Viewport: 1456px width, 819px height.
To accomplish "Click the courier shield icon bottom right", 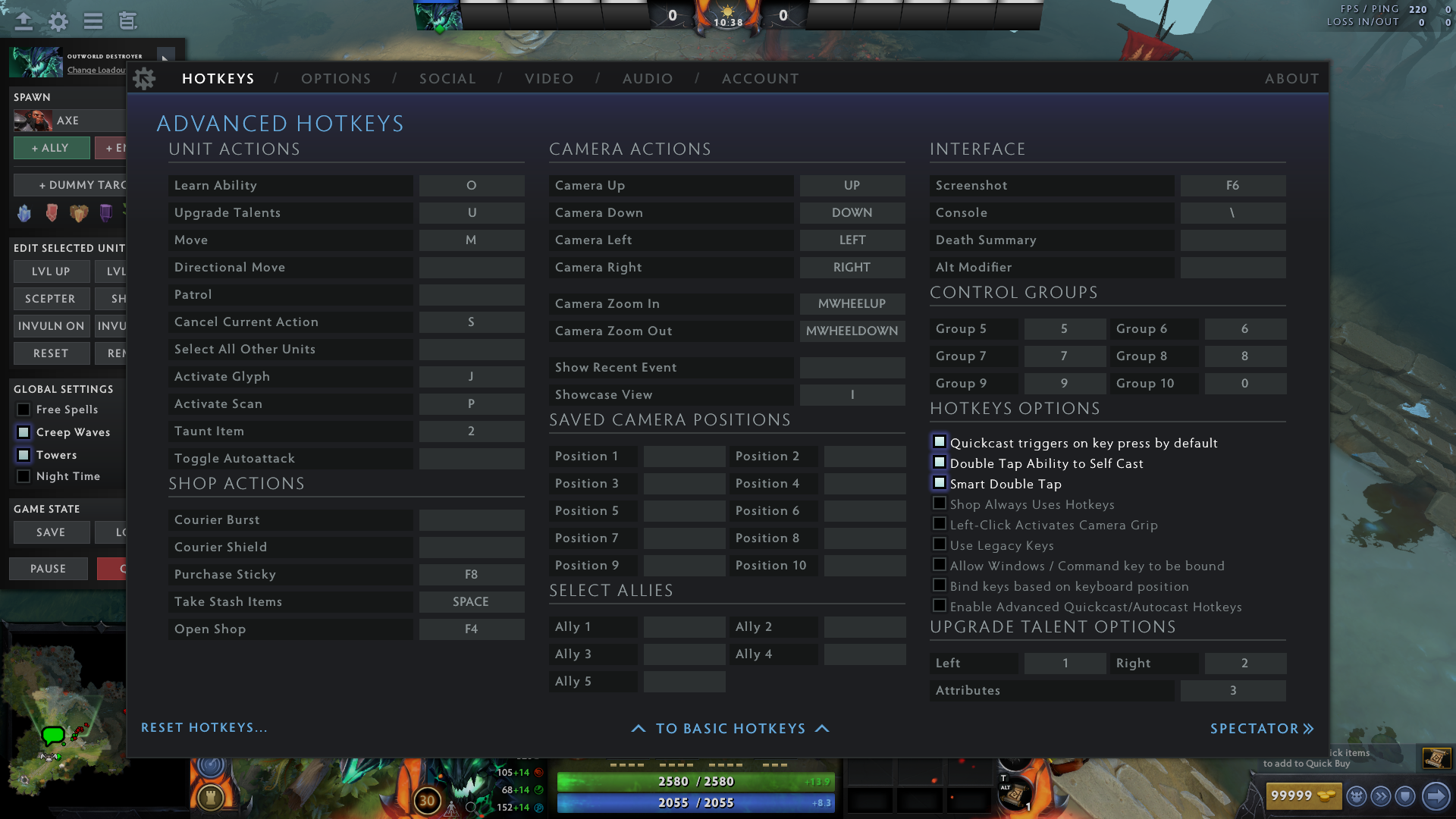I will [1405, 795].
